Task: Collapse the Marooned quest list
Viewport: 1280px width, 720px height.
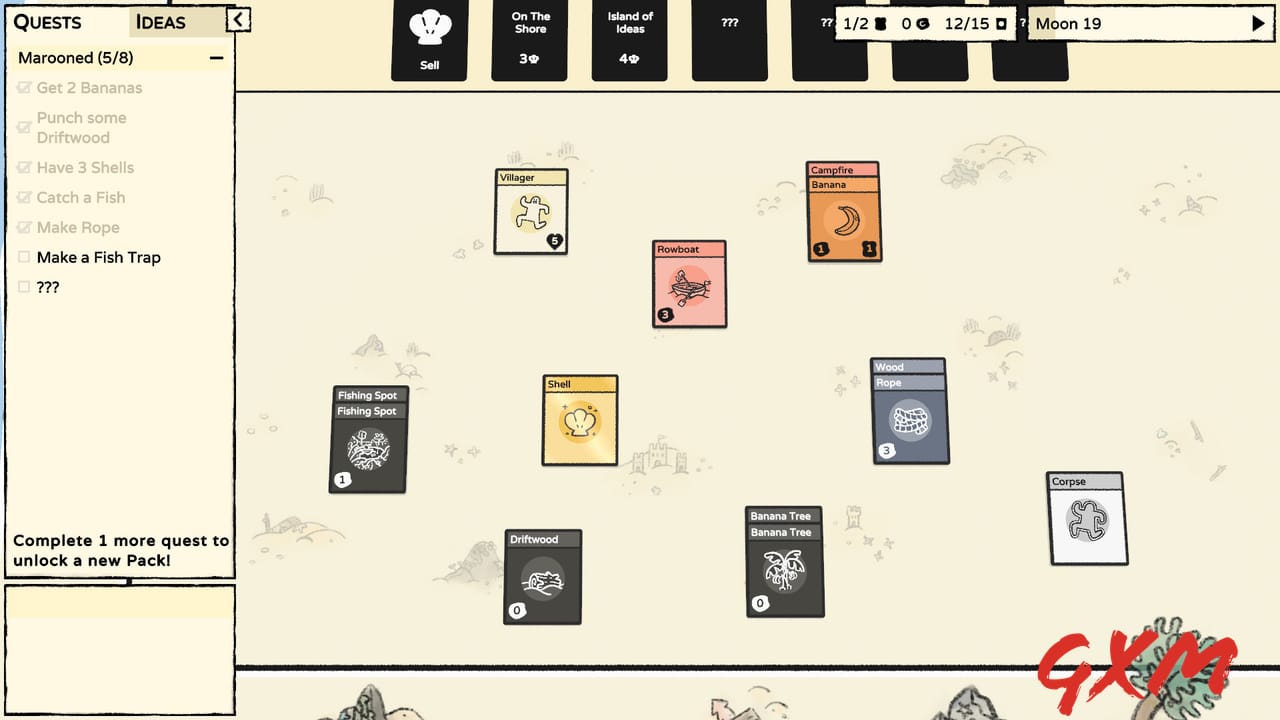Action: (x=216, y=58)
